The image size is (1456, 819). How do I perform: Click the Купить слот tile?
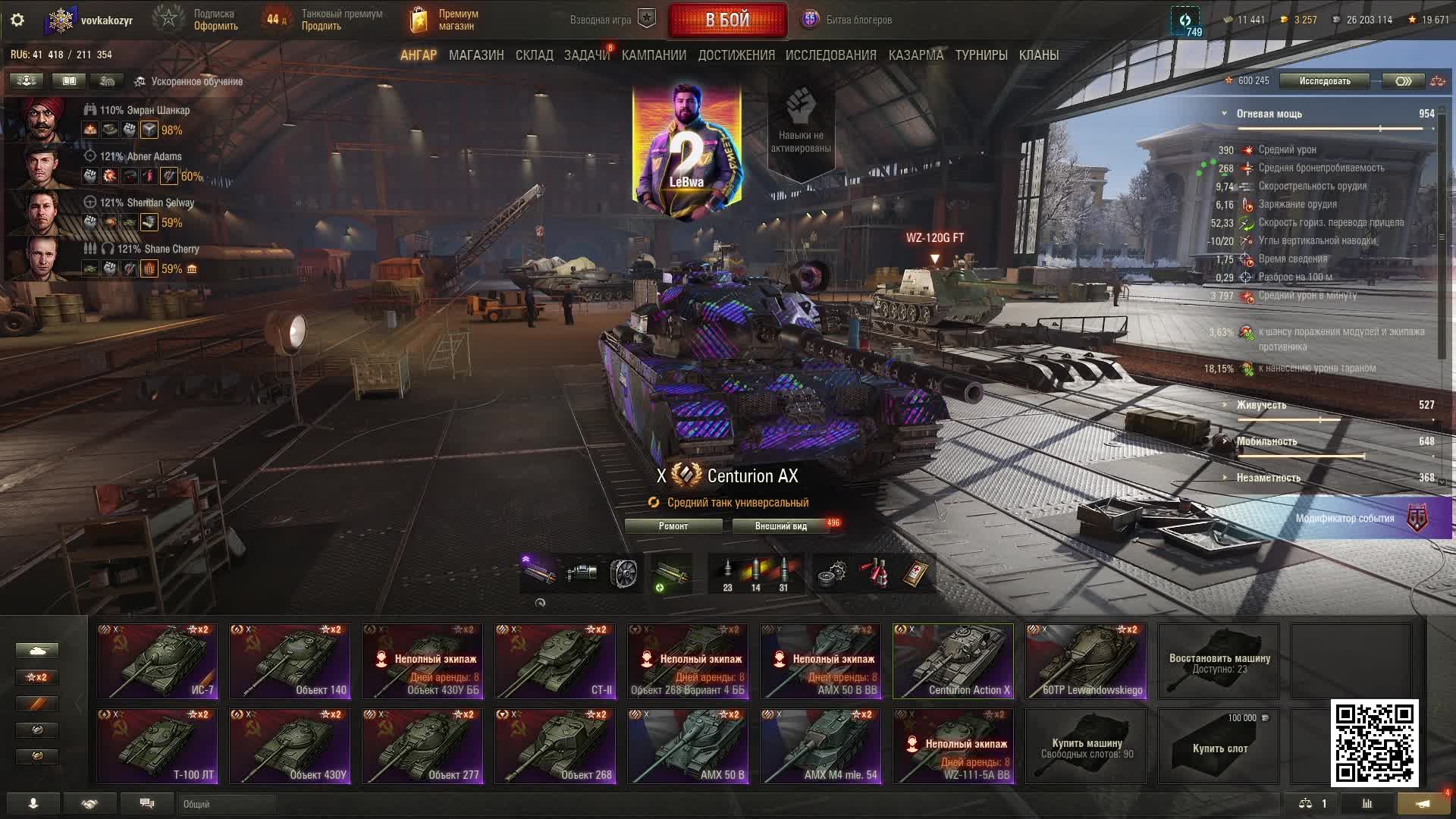click(1219, 747)
